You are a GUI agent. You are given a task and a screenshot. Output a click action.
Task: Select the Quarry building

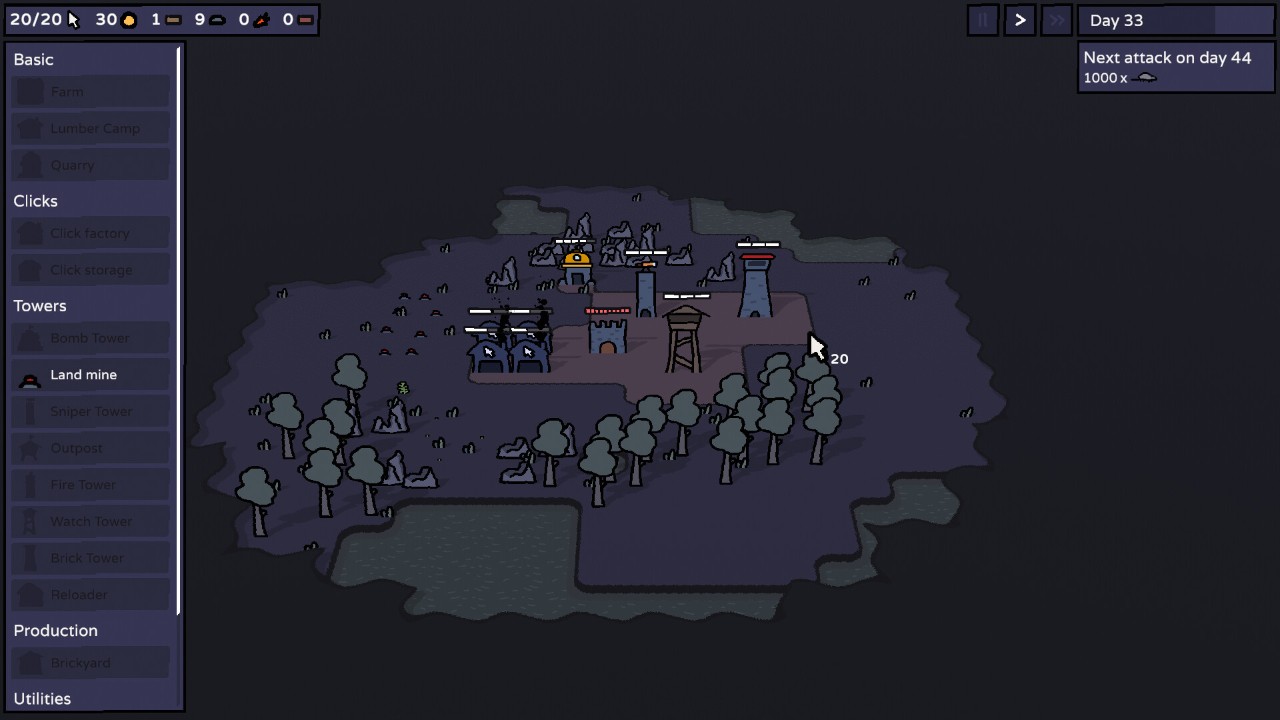[x=90, y=165]
